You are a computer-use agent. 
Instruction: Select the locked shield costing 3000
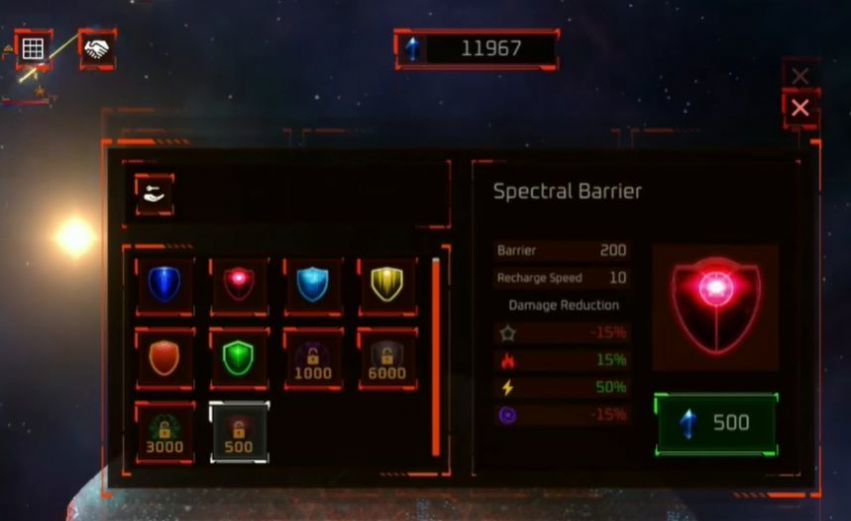164,431
